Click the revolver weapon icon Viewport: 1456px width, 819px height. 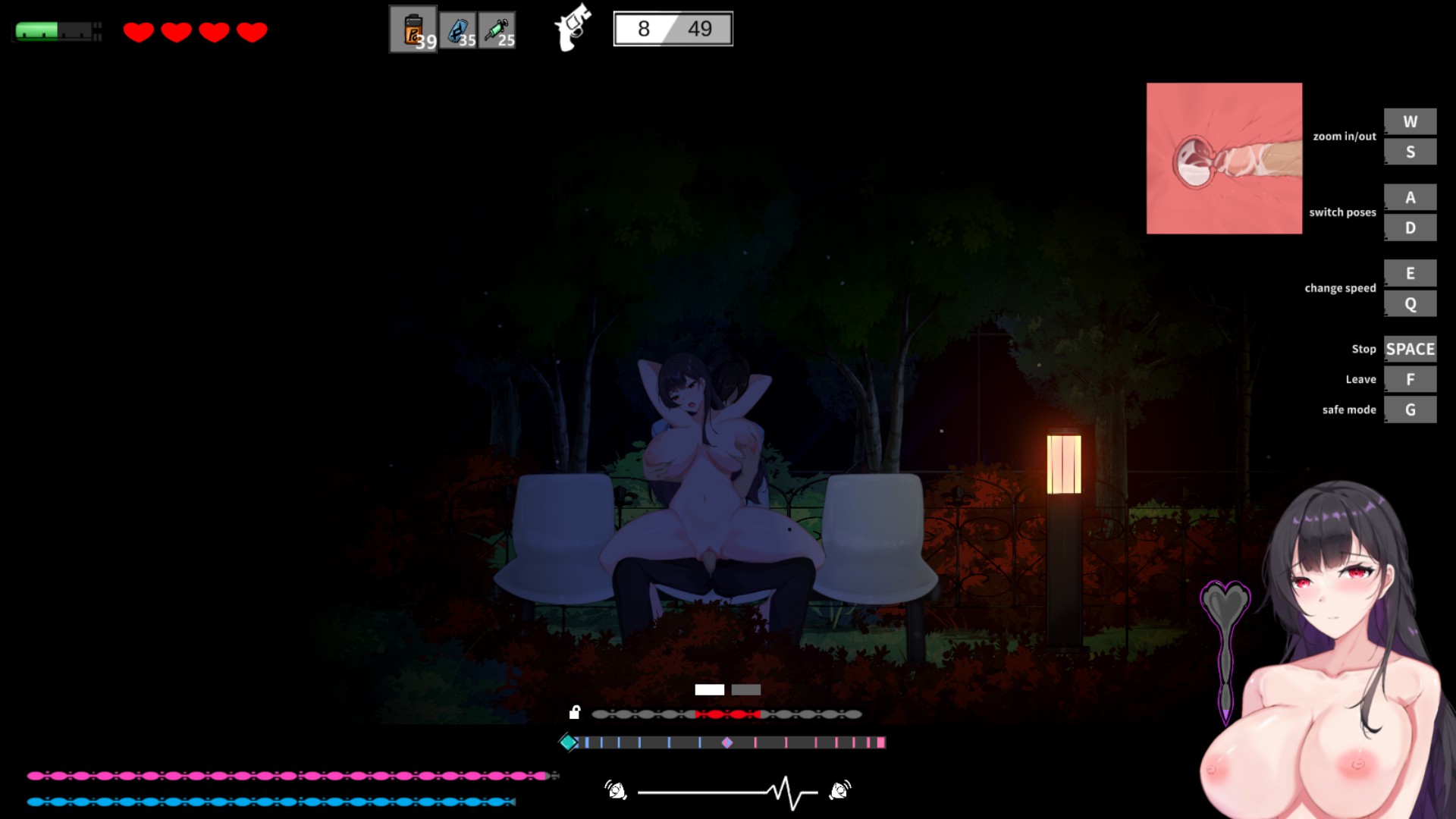573,28
